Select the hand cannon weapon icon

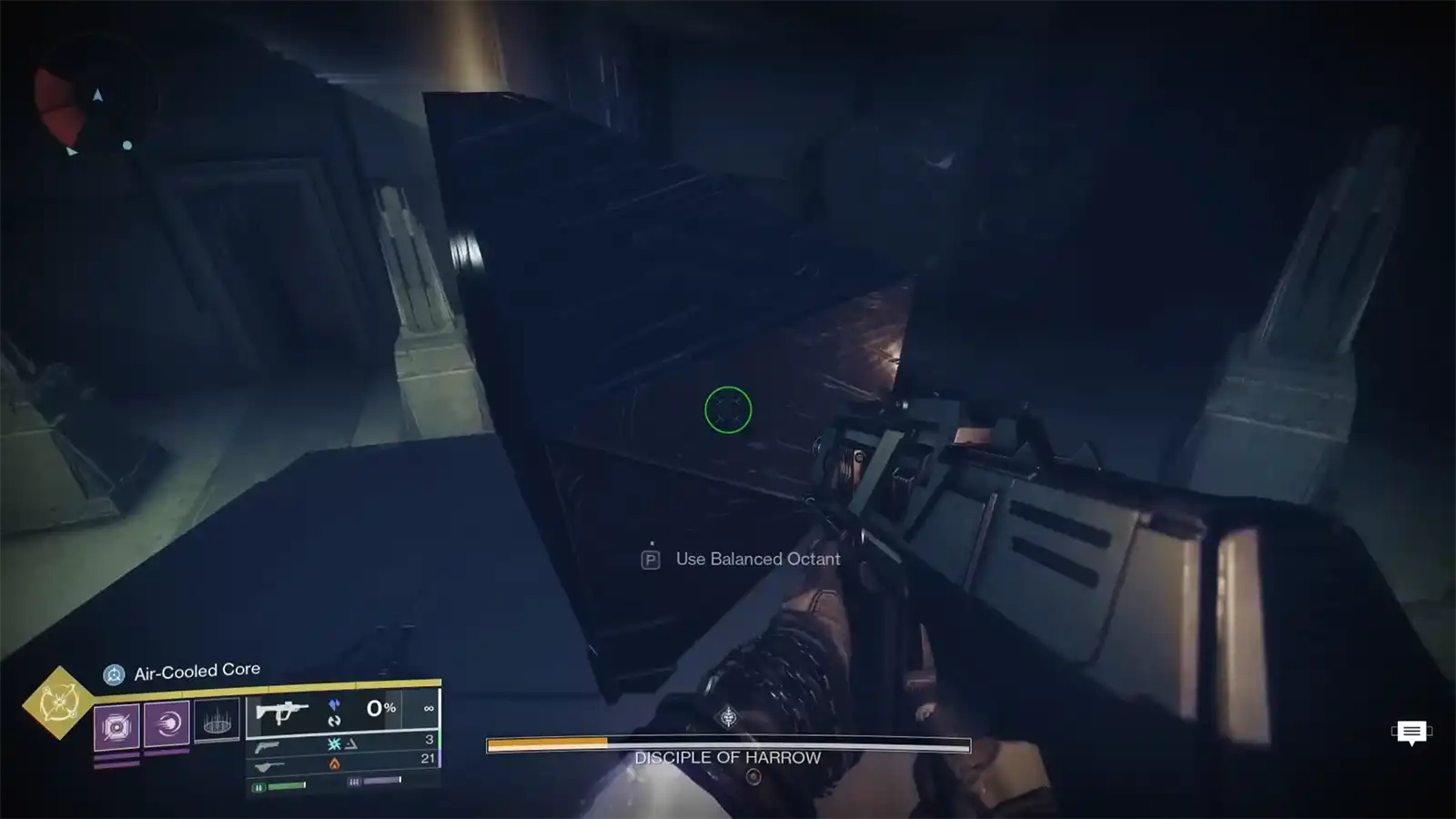click(268, 748)
